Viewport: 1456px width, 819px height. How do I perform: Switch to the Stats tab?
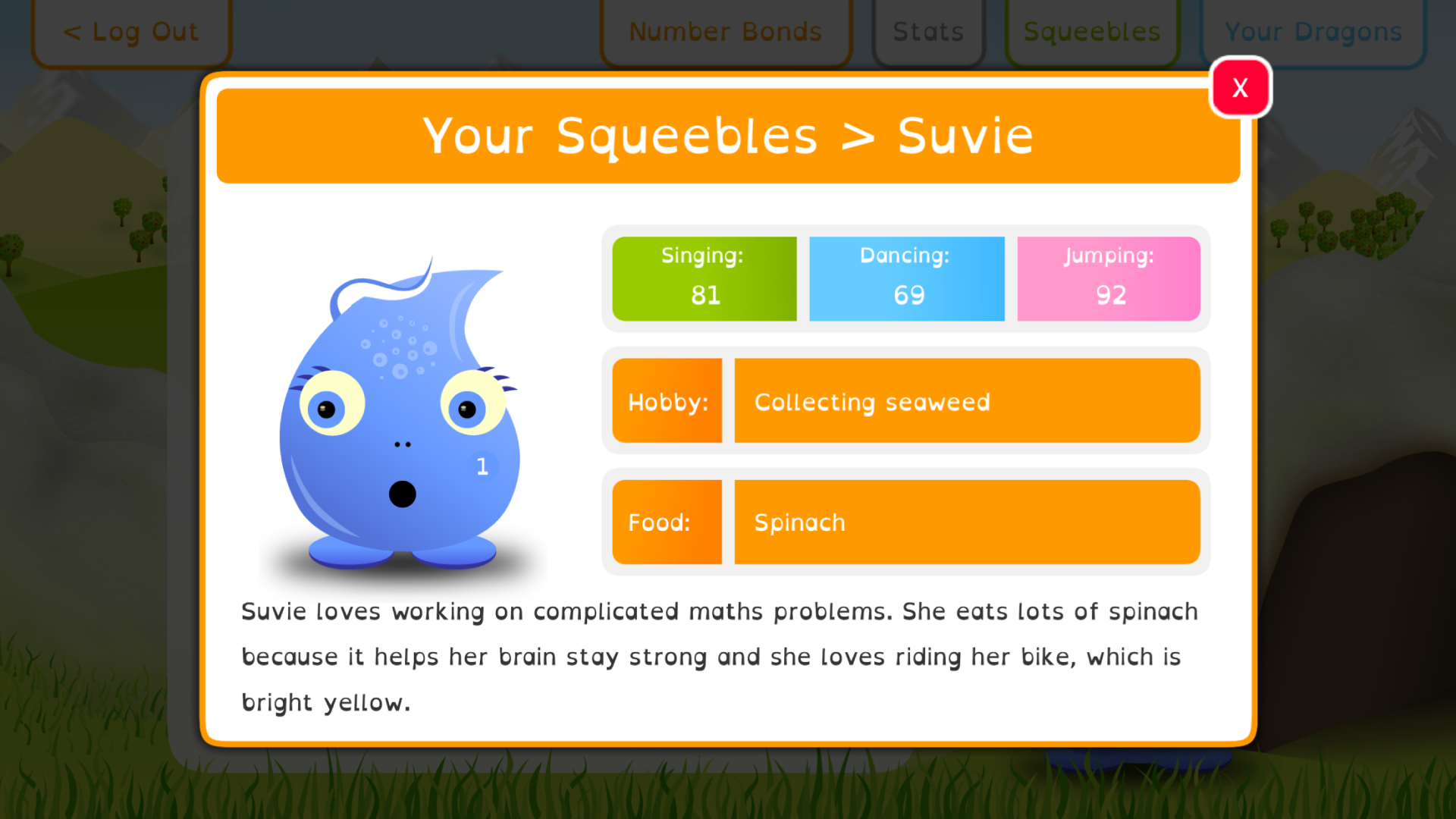point(928,32)
